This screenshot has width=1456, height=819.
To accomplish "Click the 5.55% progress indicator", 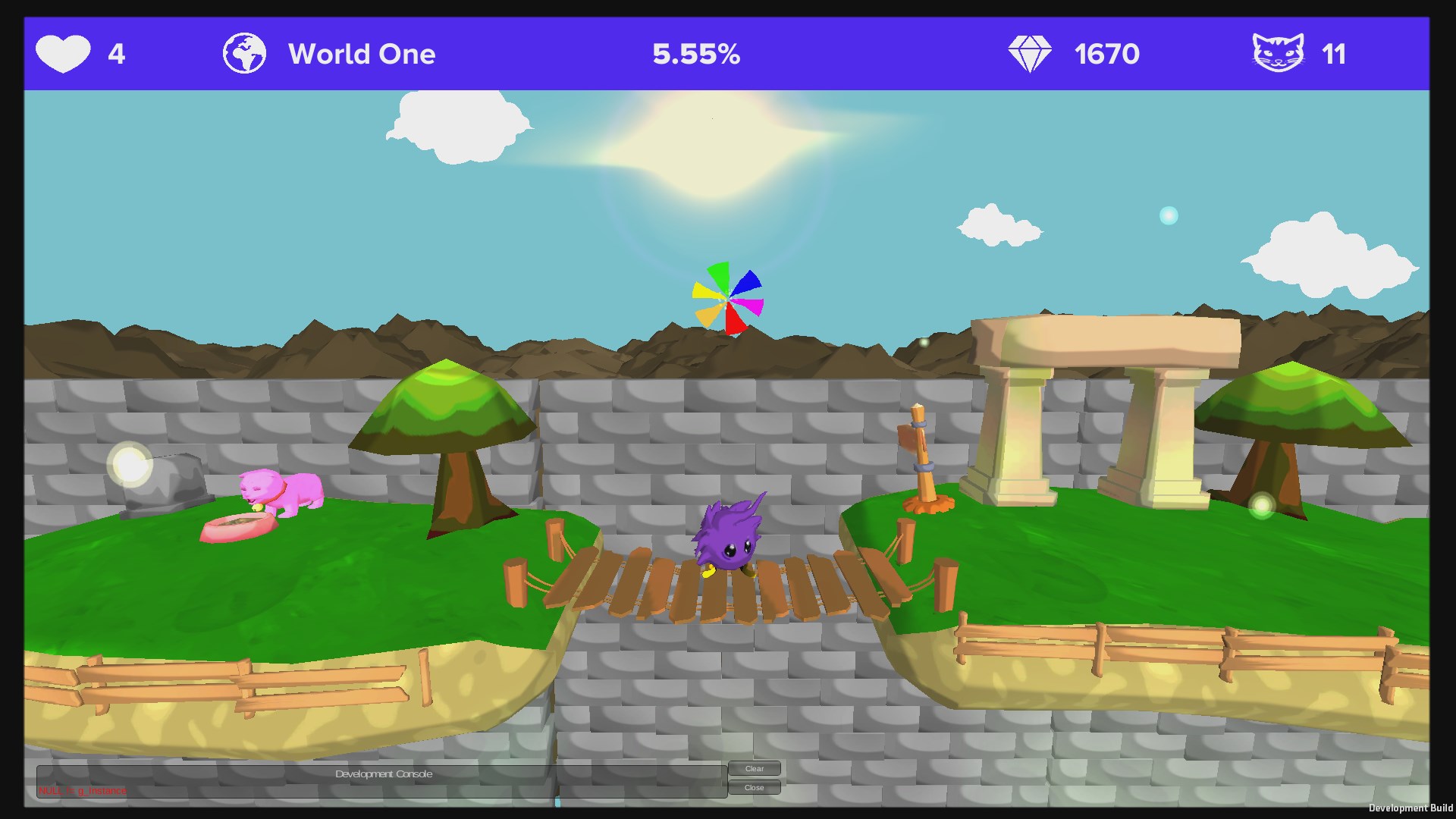I will 695,54.
